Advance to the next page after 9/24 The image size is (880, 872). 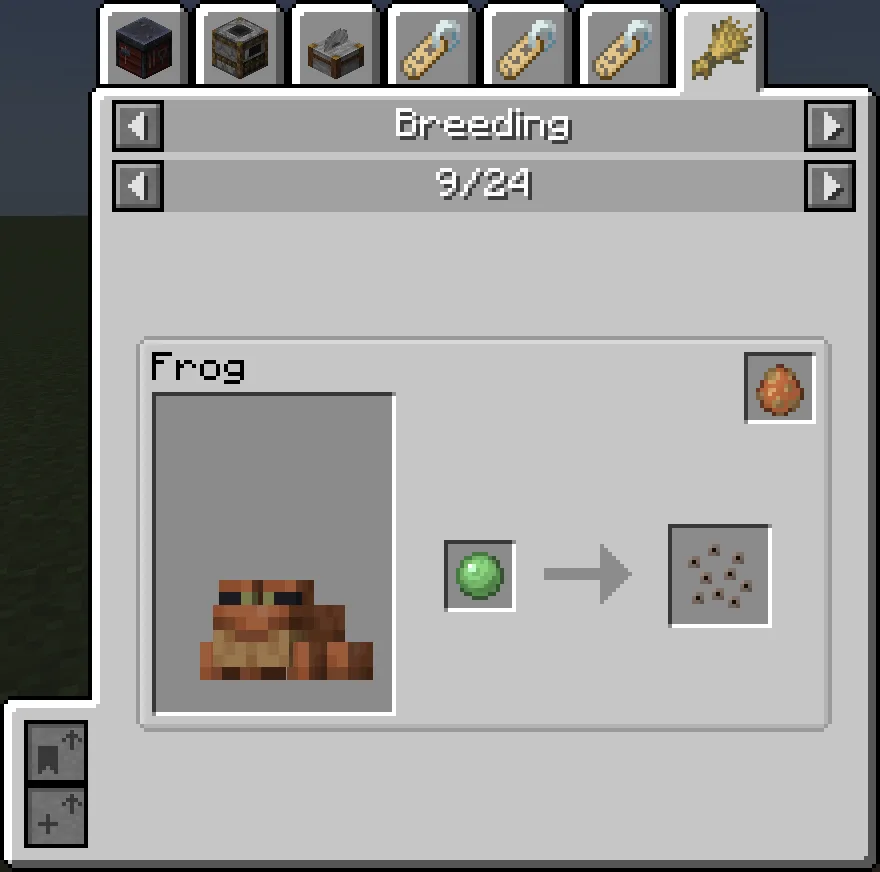click(x=830, y=186)
